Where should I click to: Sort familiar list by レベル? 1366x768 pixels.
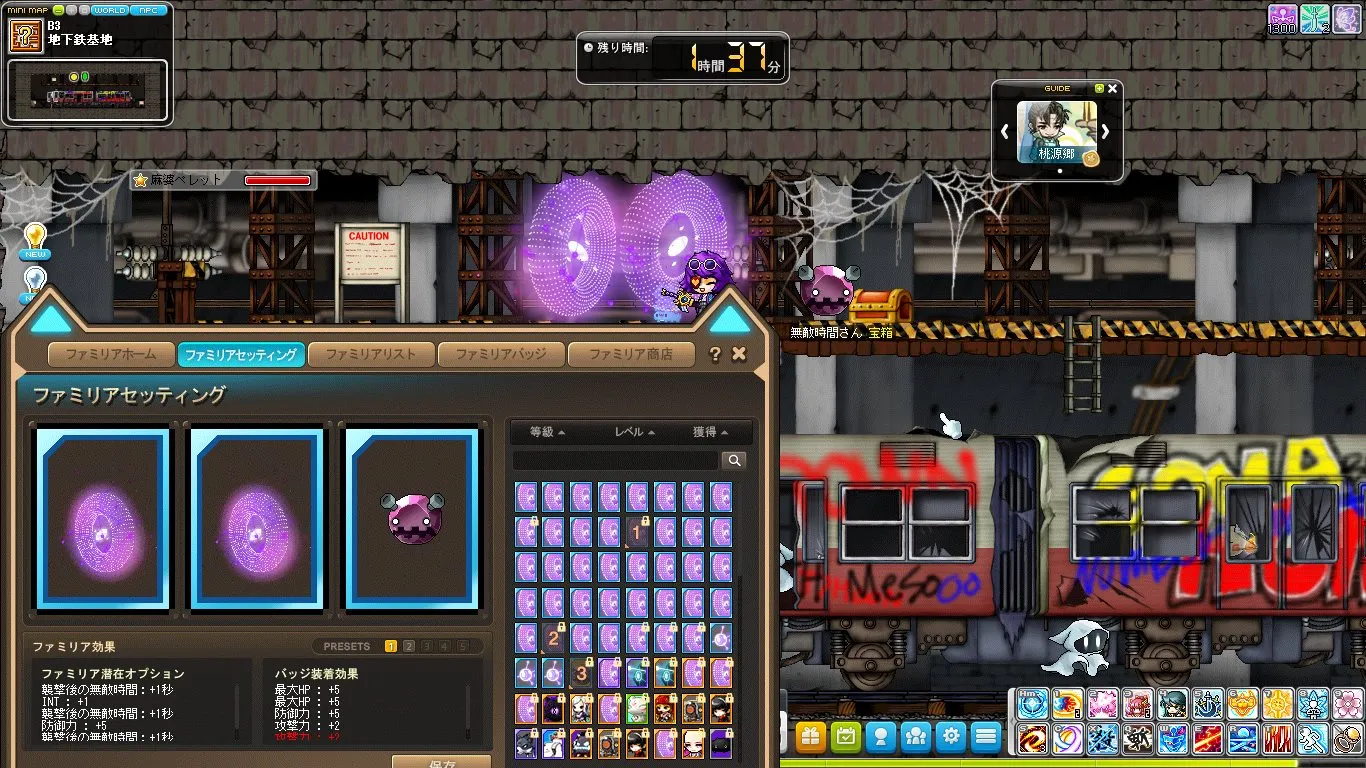(x=635, y=432)
